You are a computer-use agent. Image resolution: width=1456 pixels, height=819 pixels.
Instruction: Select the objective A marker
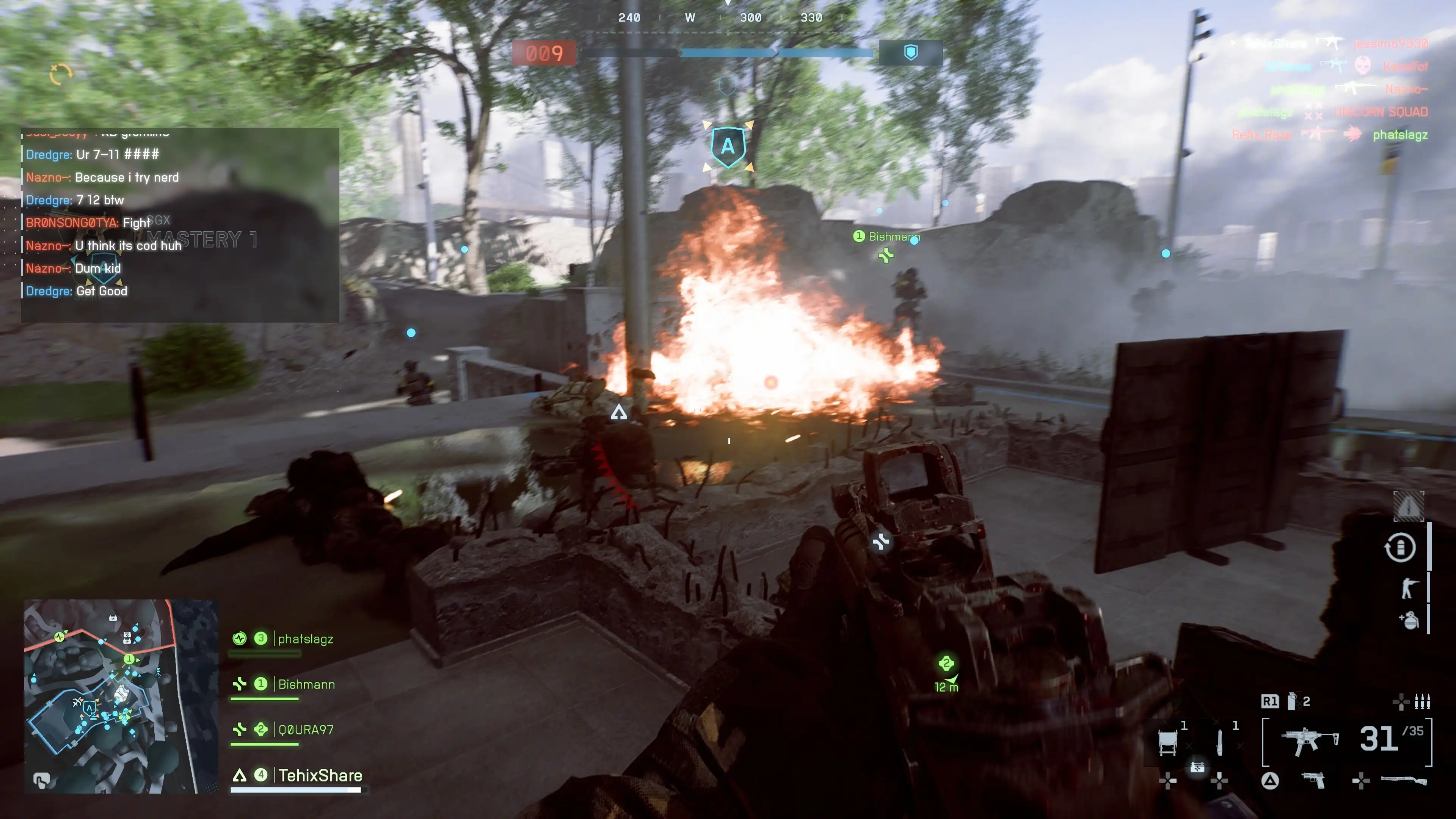[728, 146]
